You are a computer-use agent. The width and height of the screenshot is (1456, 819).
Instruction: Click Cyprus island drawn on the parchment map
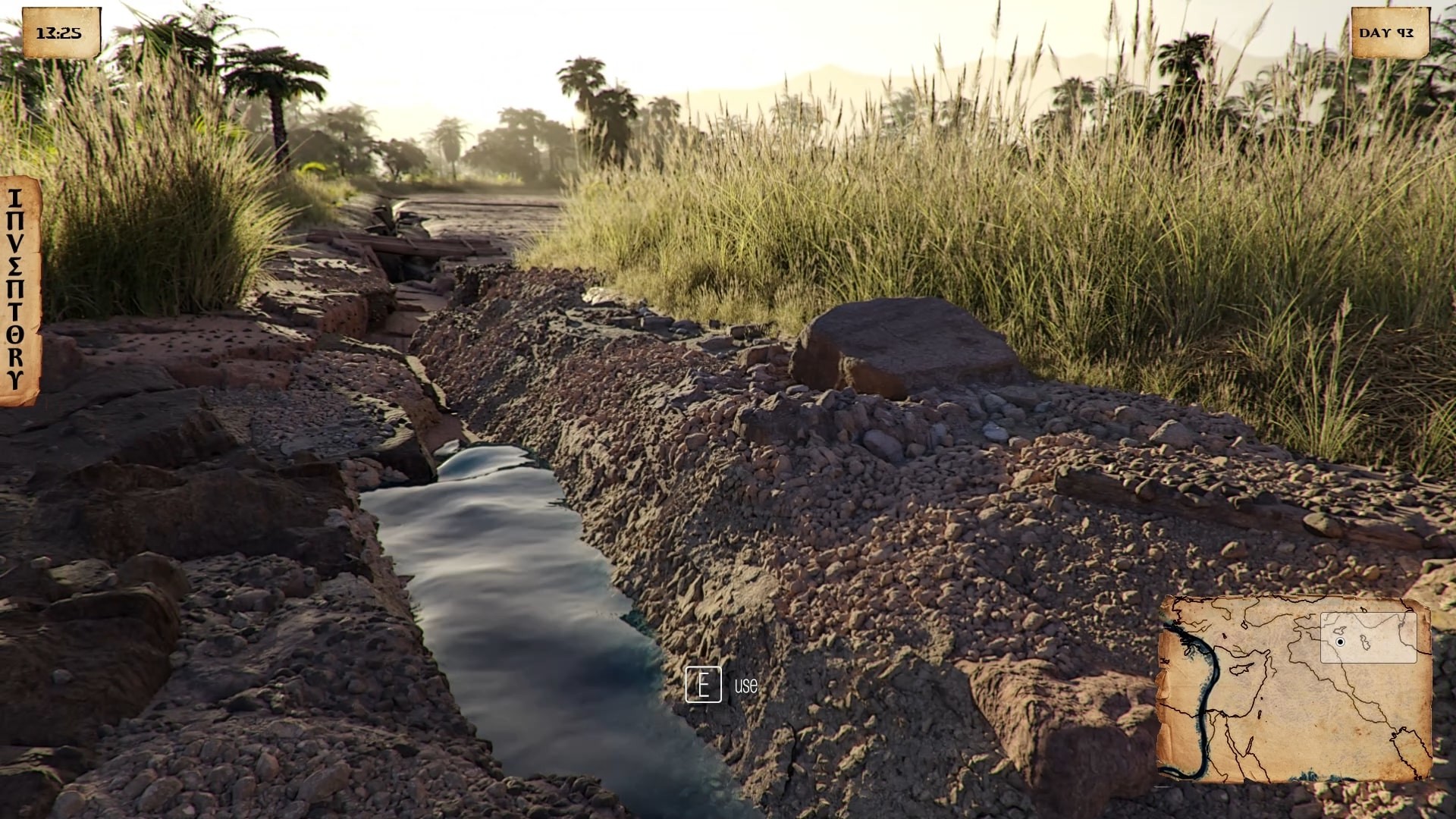coord(1241,670)
